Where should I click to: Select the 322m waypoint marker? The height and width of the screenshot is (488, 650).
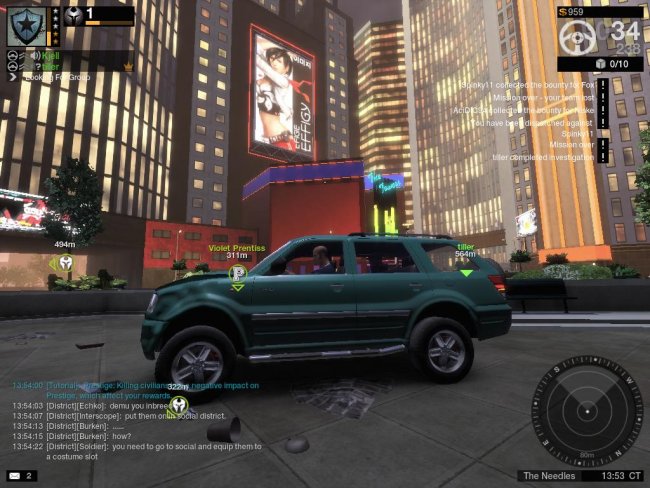[178, 406]
